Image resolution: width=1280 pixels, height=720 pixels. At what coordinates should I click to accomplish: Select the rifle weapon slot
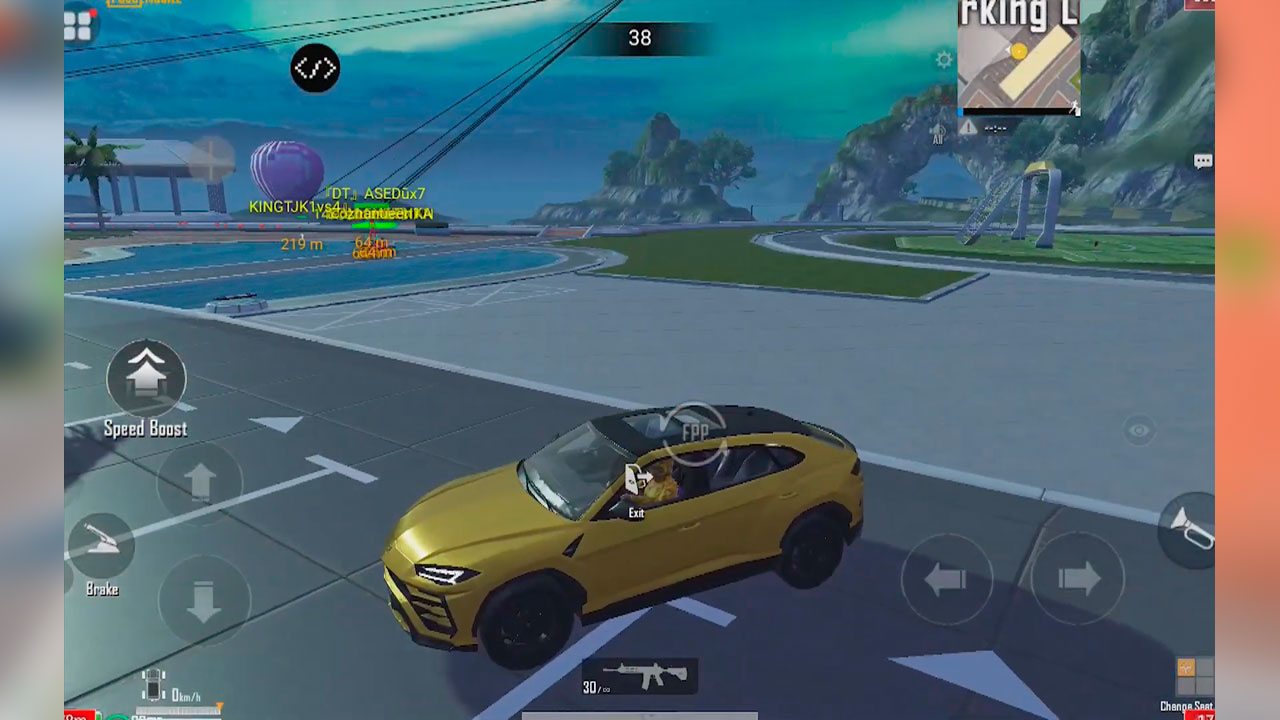coord(640,677)
